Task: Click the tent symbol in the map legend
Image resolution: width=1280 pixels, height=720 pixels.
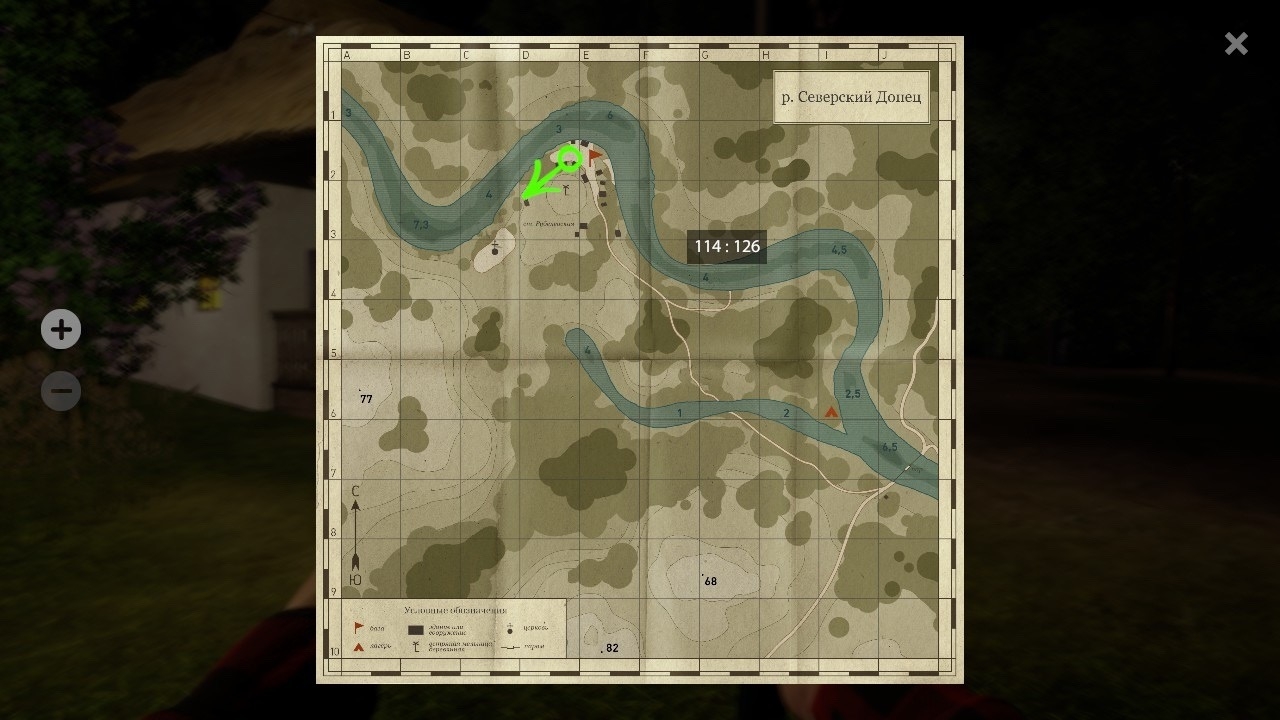Action: tap(358, 646)
